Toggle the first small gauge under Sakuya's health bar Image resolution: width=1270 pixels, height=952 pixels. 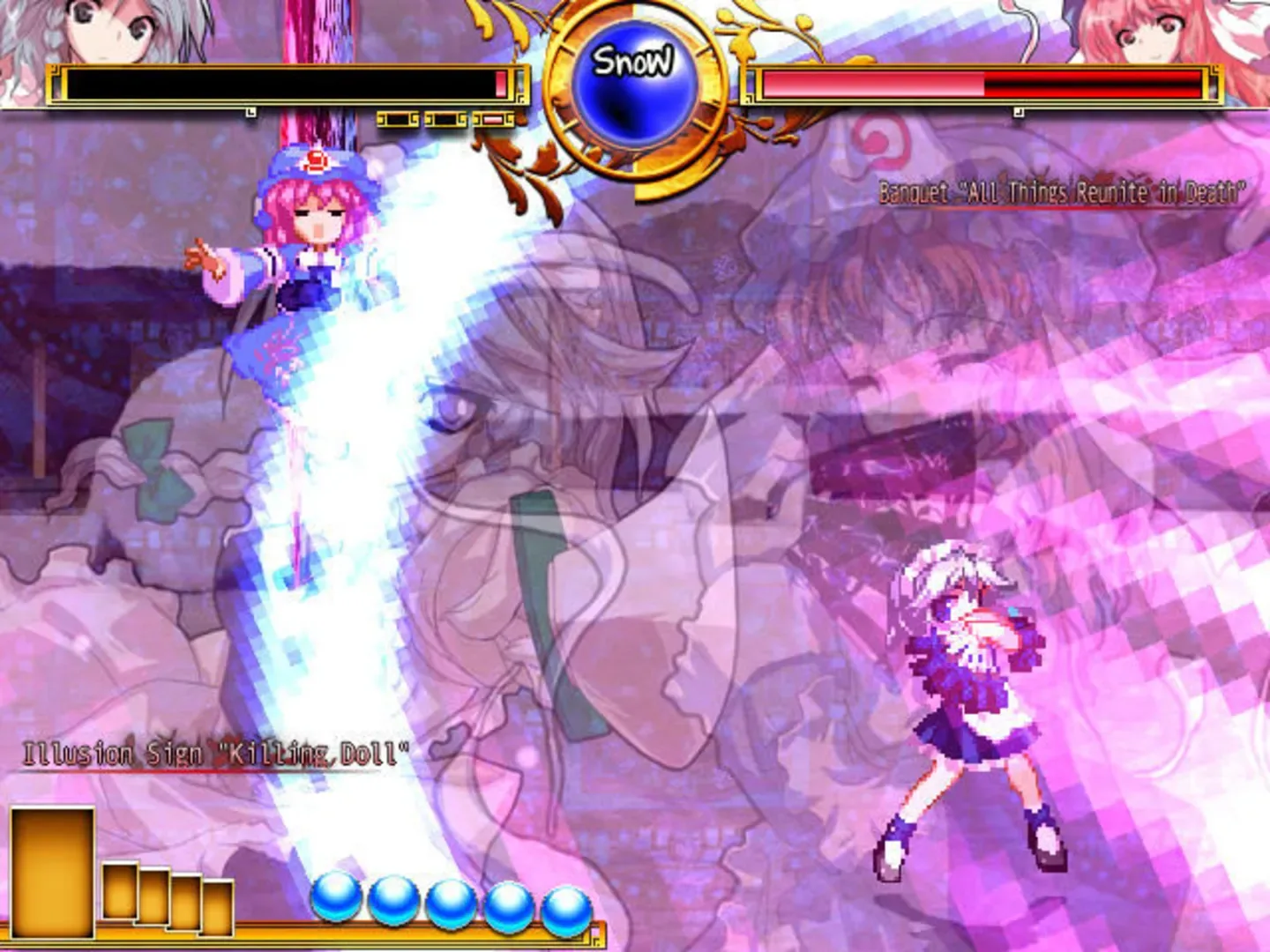pyautogui.click(x=397, y=118)
